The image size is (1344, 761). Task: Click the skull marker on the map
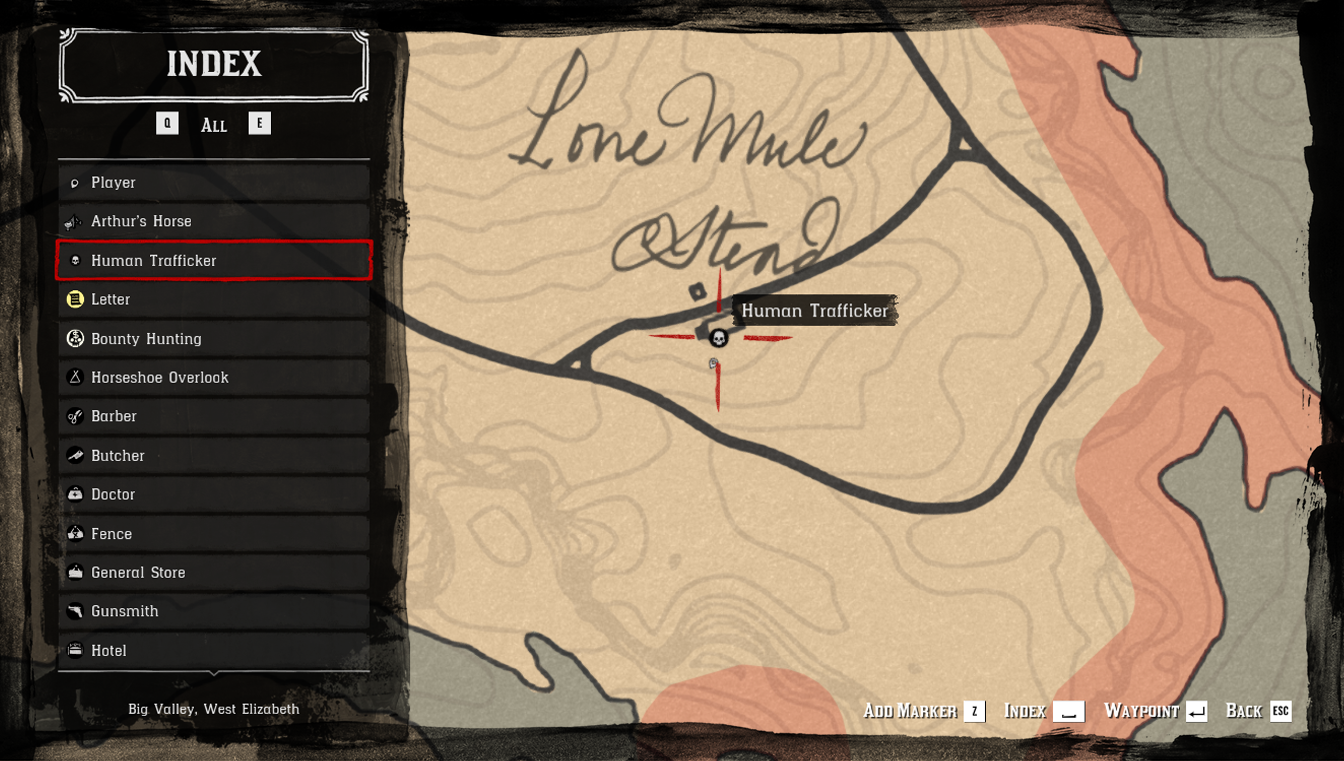(x=718, y=338)
